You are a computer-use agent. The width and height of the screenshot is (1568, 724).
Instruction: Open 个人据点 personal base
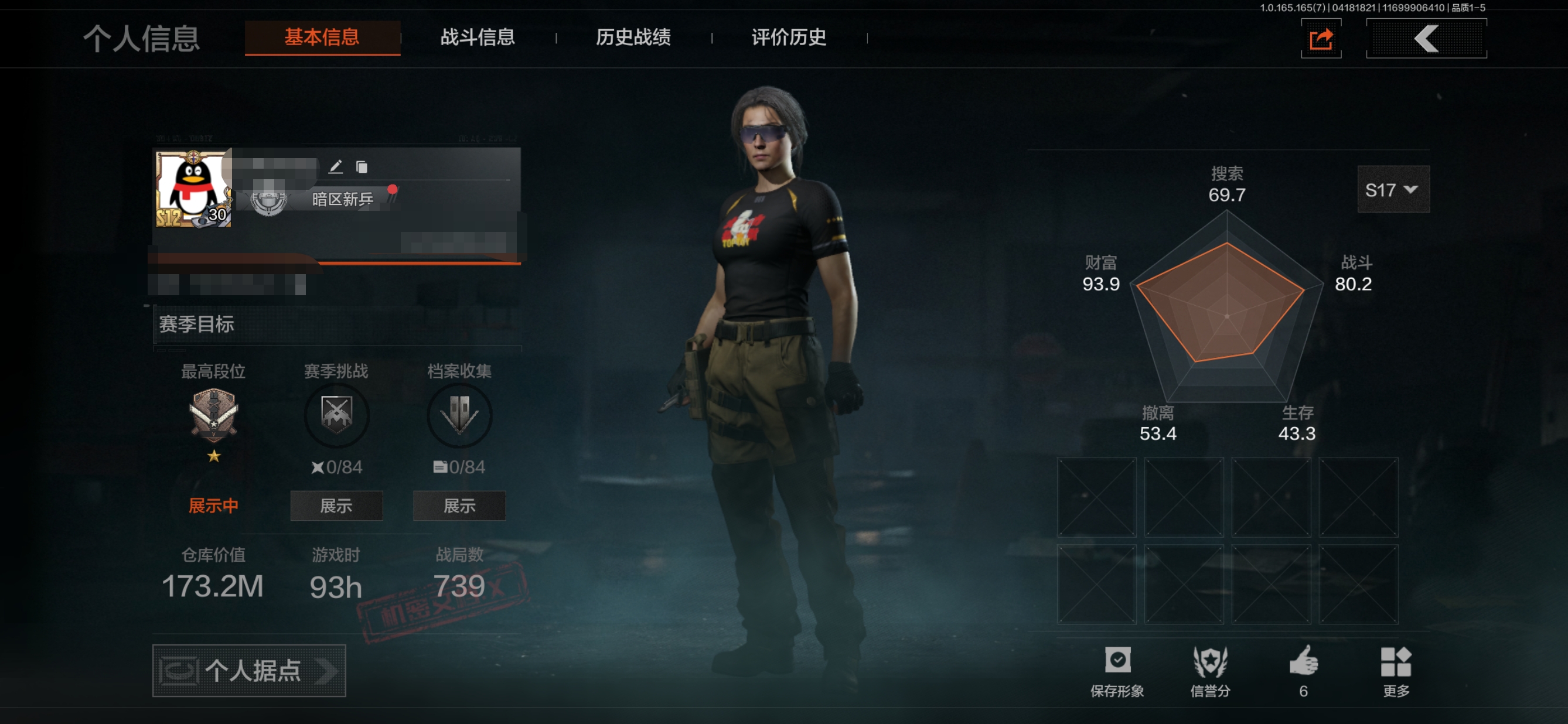coord(249,671)
